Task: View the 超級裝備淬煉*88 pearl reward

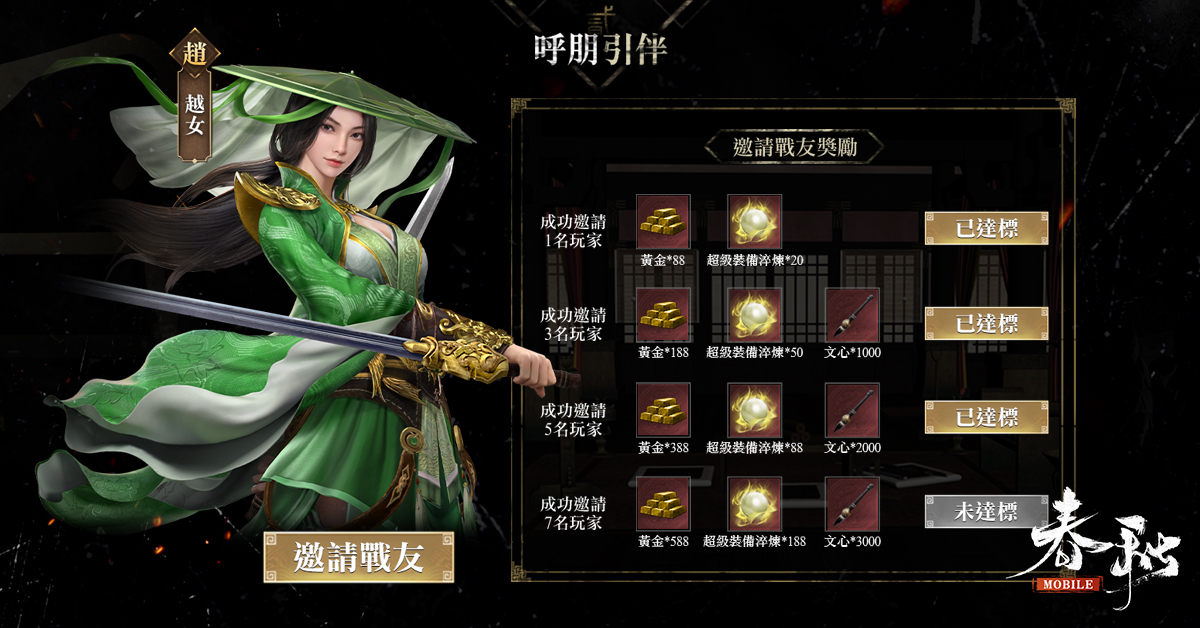Action: (755, 410)
